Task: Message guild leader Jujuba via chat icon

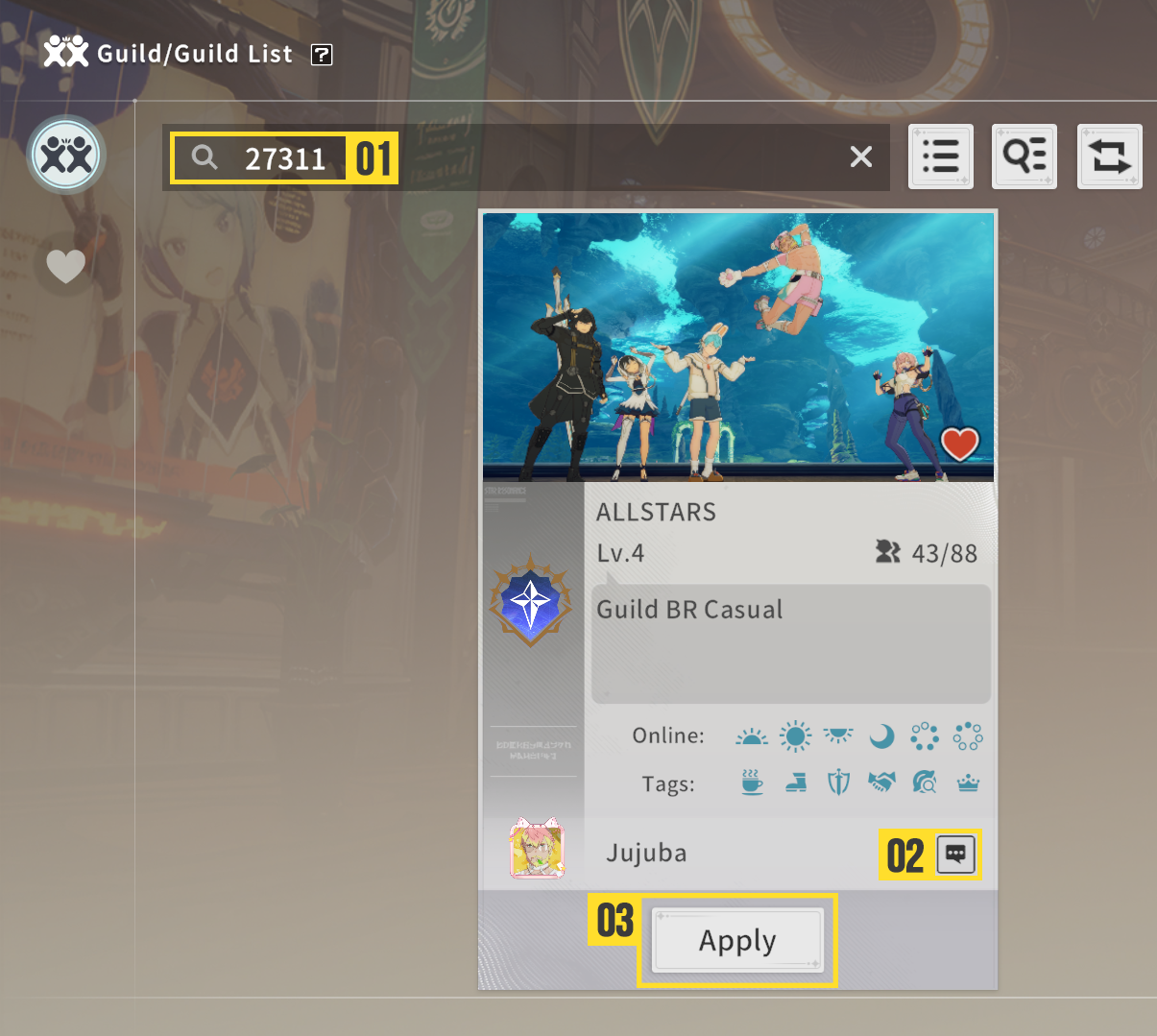Action: pyautogui.click(x=955, y=854)
